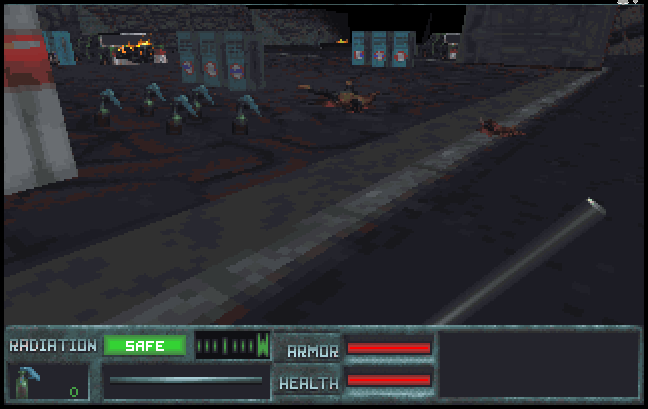This screenshot has width=648, height=409.
Task: Click the green motion tracker display
Action: [232, 346]
